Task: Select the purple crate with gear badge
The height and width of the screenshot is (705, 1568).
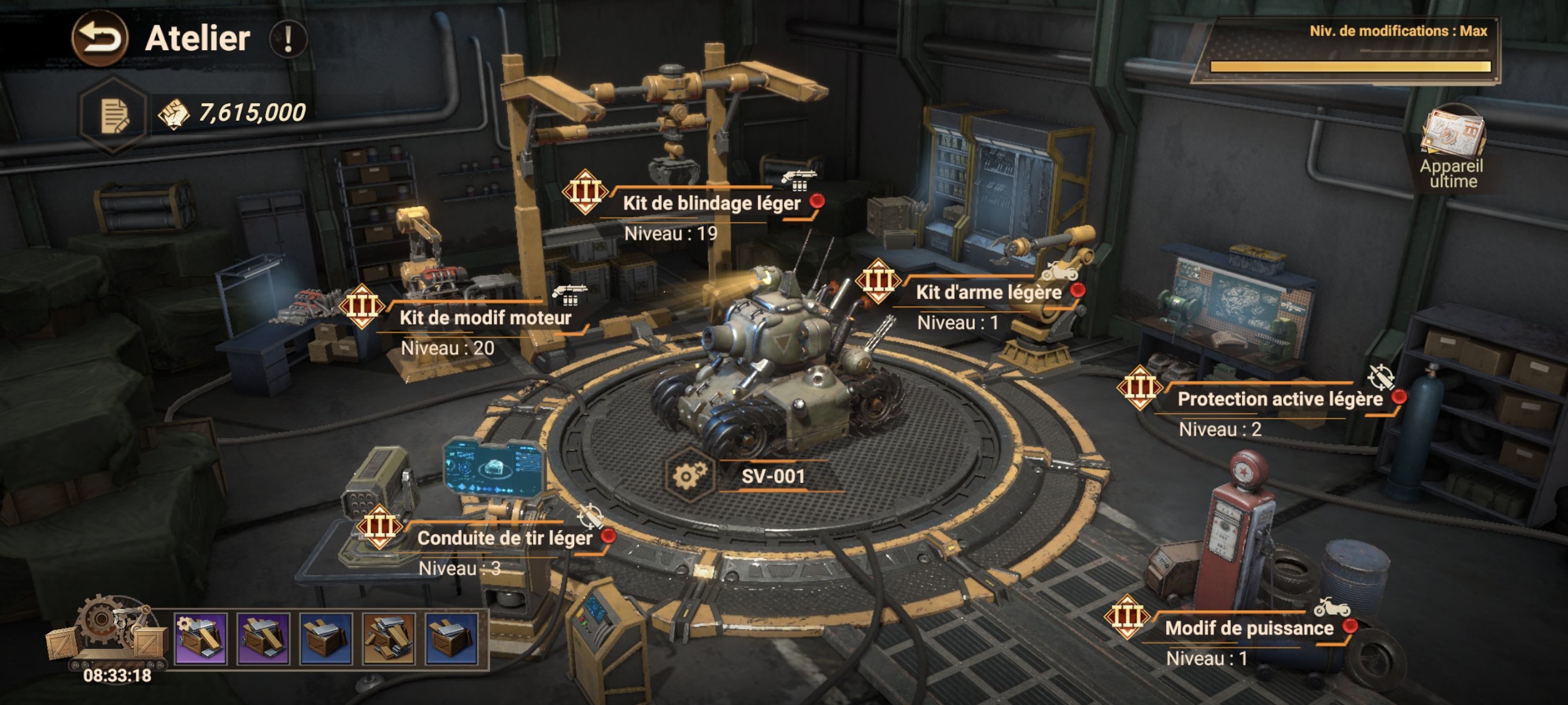Action: point(200,637)
